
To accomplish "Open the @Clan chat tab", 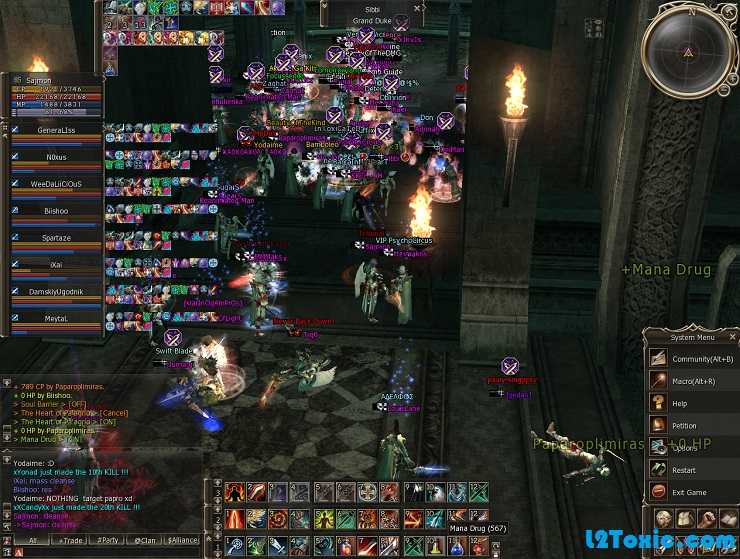I will [x=146, y=540].
